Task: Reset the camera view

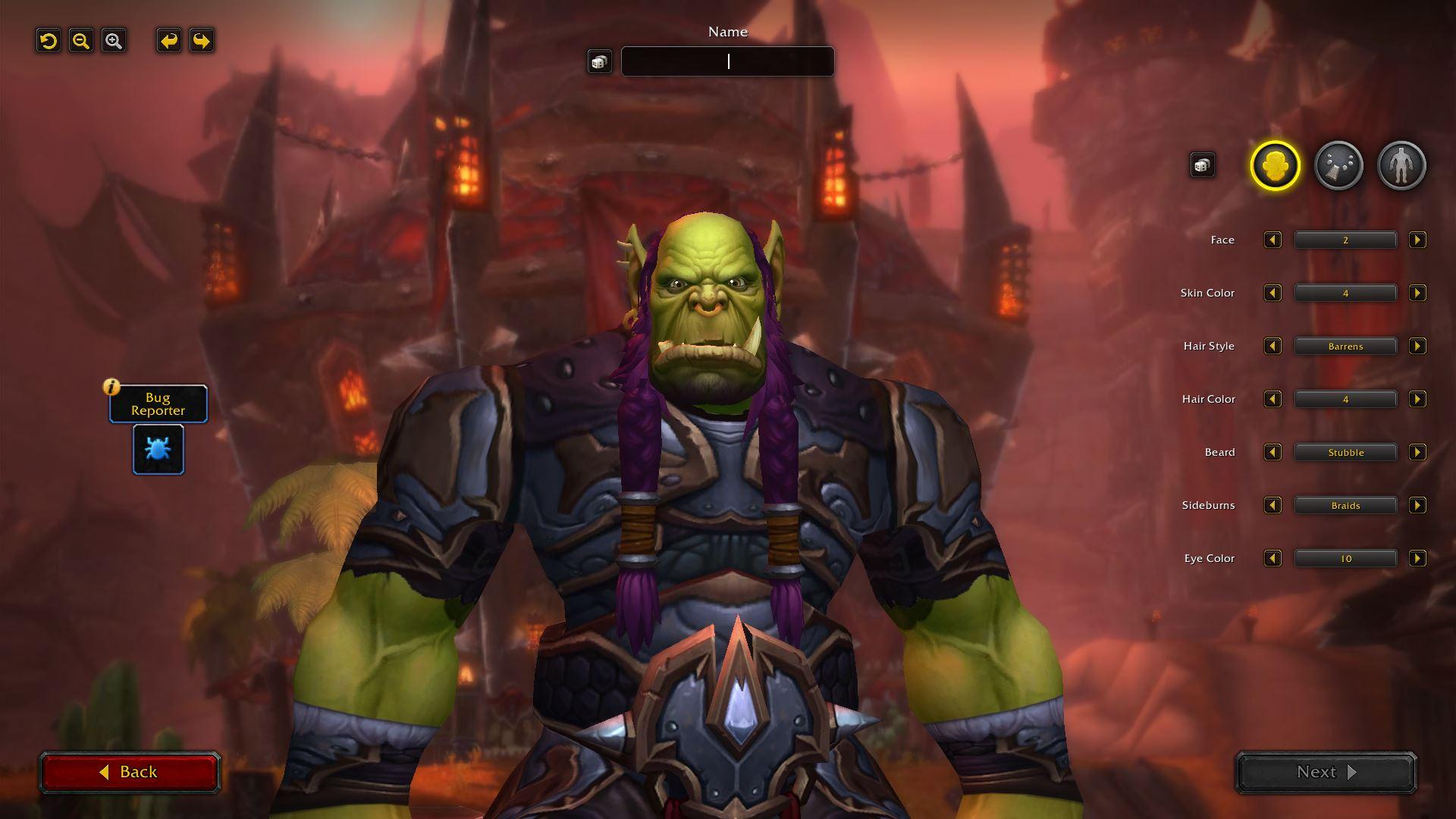Action: pyautogui.click(x=49, y=41)
